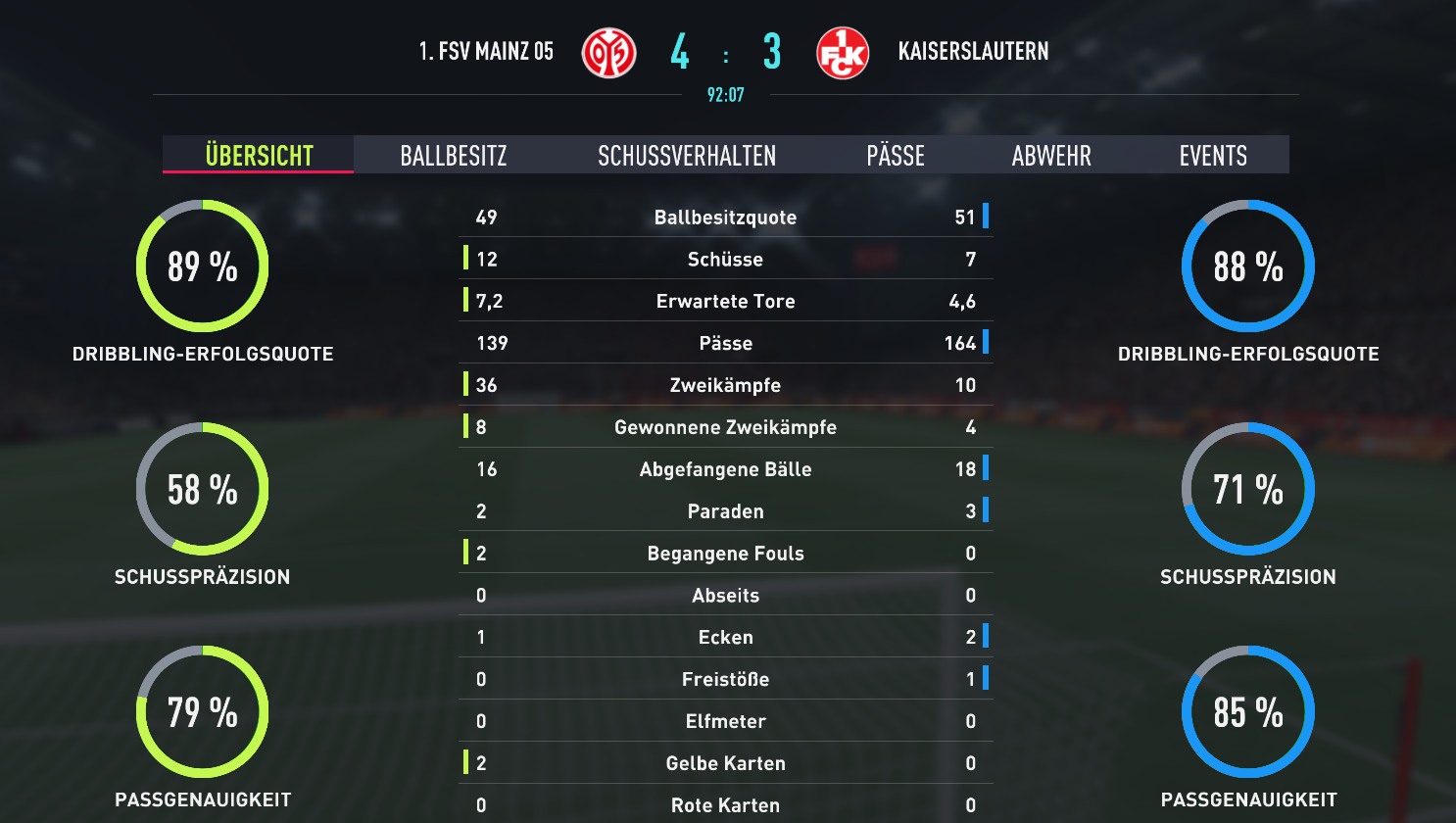Select the Übersicht tab
1456x823 pixels.
click(x=259, y=155)
